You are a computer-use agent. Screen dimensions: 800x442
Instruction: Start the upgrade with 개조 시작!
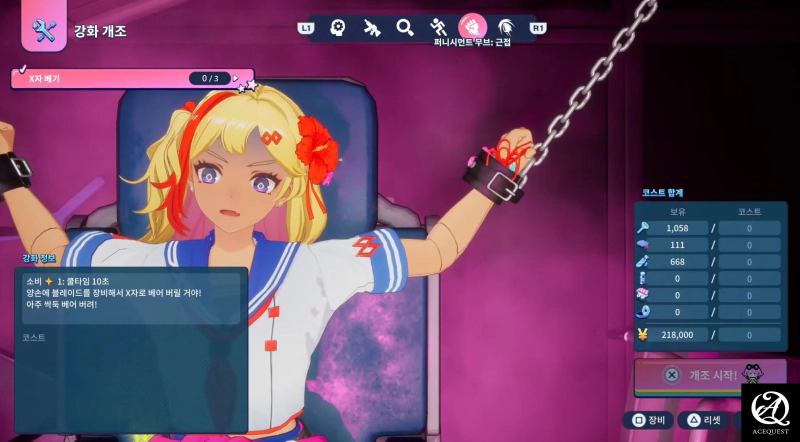tap(700, 374)
